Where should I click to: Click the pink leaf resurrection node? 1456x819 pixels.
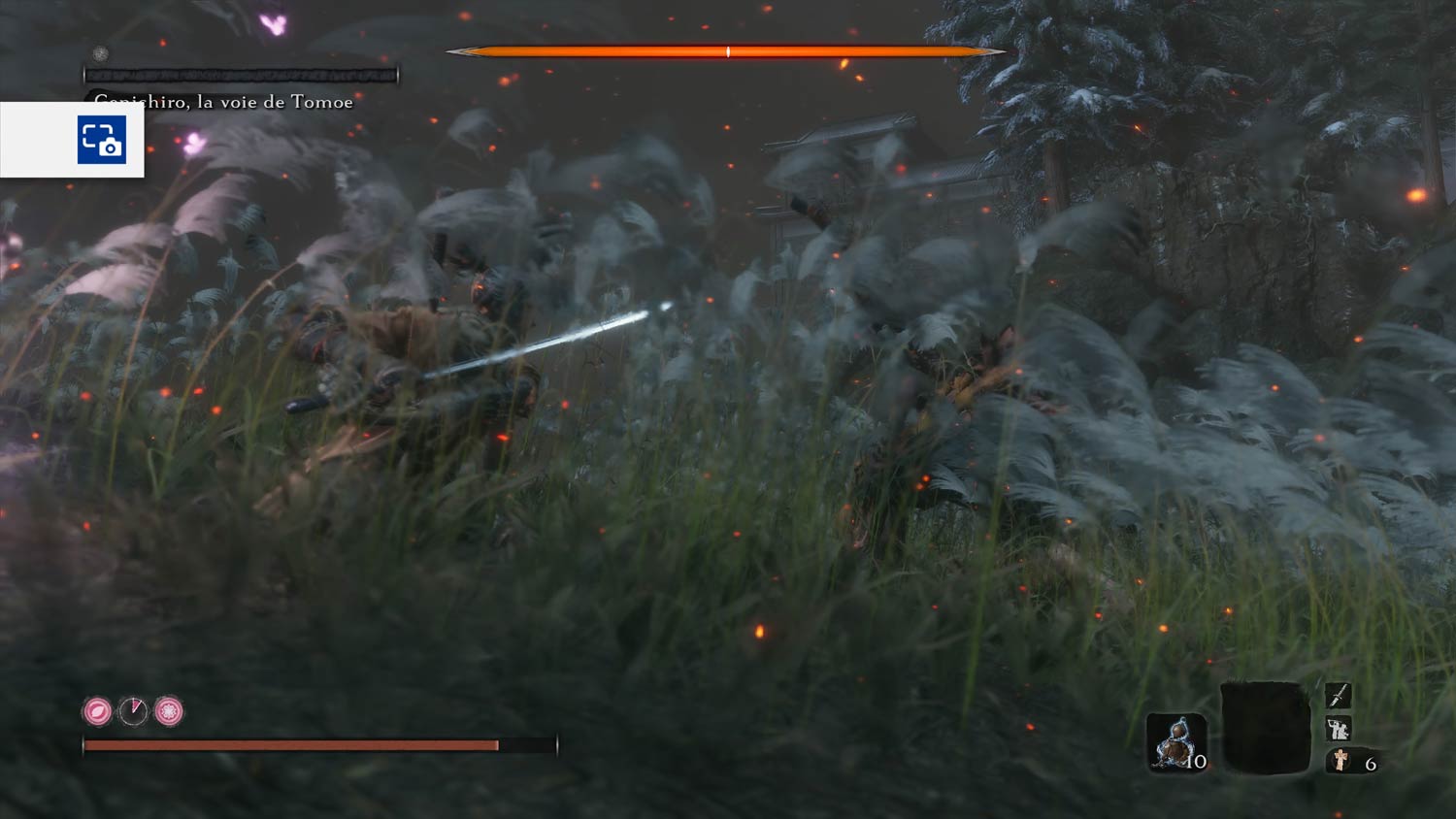click(97, 711)
